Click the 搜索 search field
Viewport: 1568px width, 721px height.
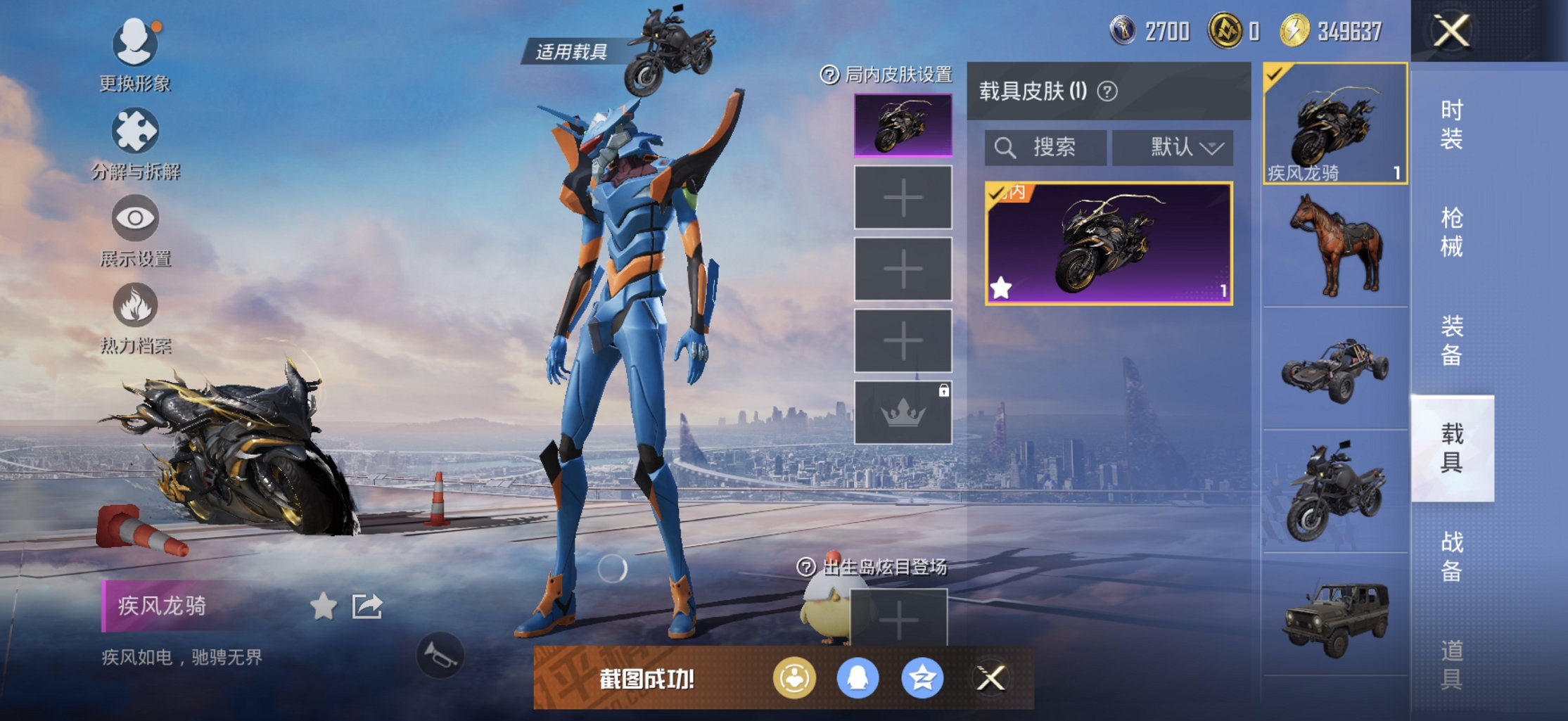point(1045,148)
